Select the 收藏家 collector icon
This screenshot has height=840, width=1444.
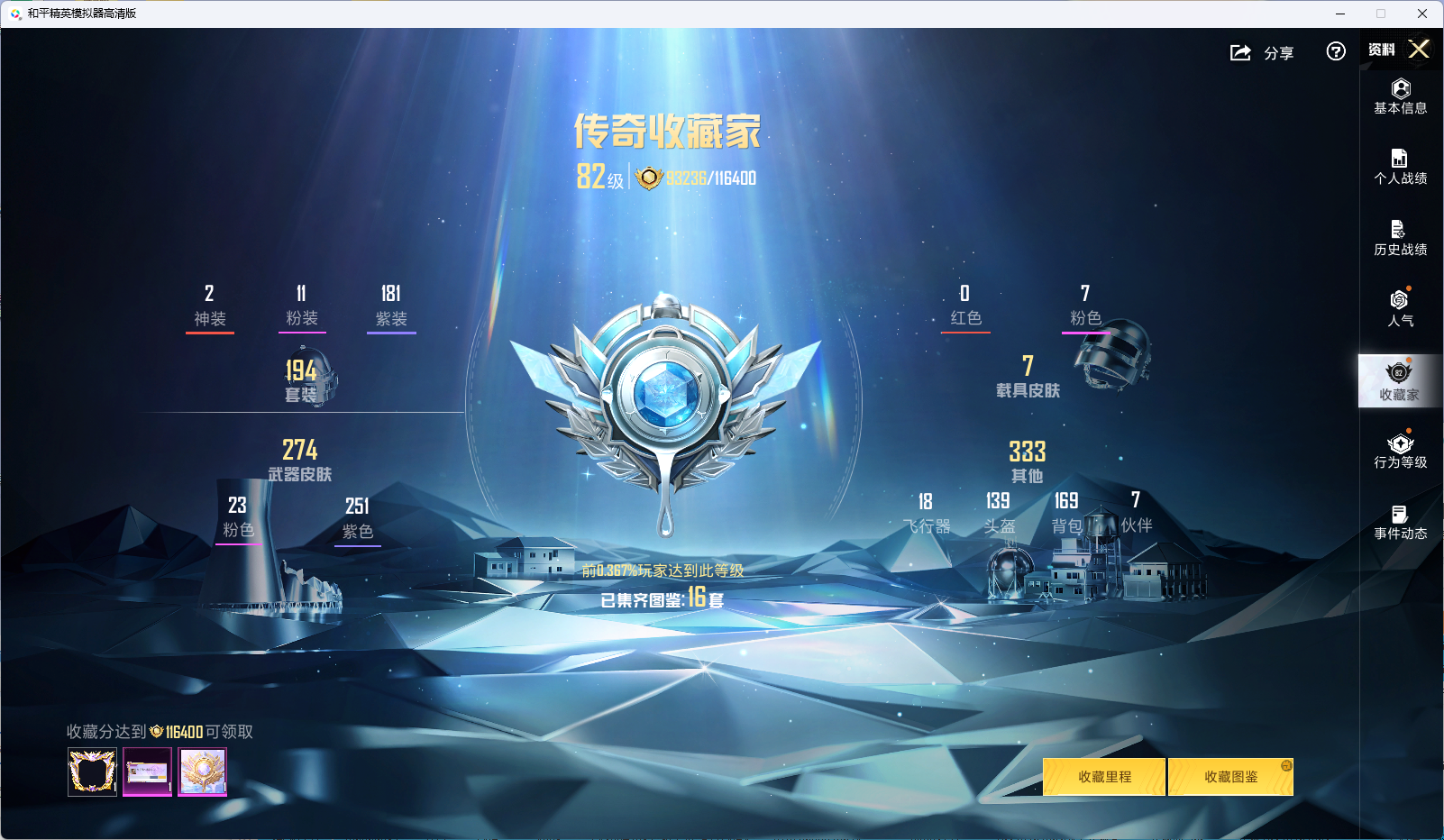(1399, 380)
